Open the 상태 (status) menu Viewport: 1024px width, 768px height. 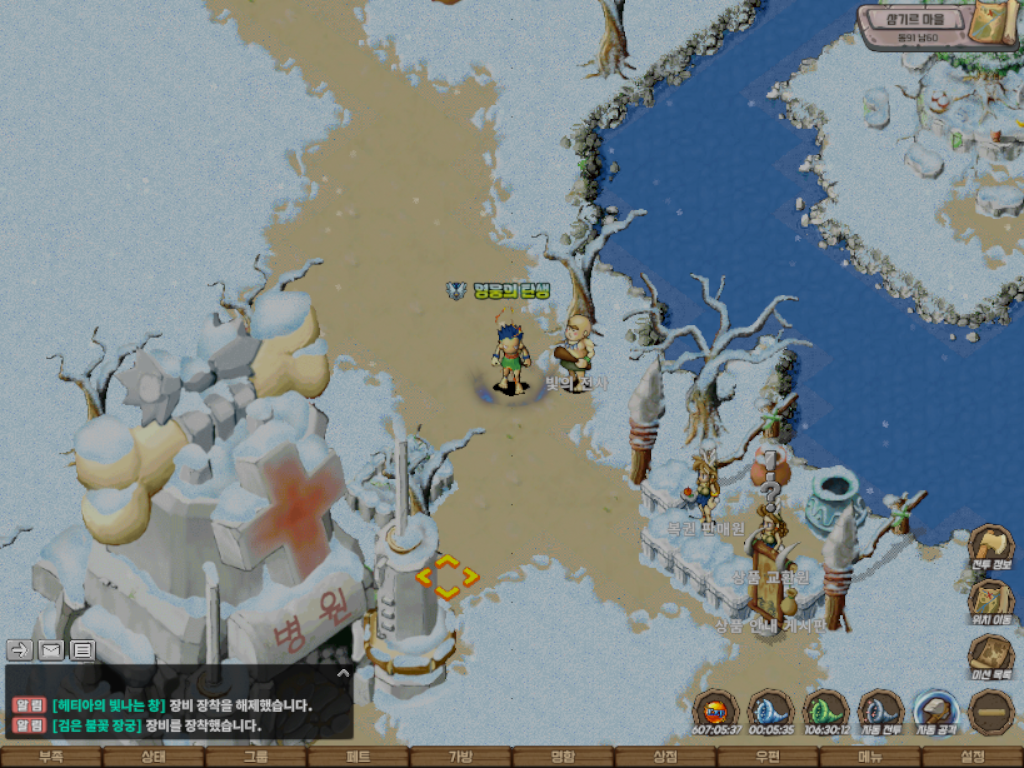[153, 757]
